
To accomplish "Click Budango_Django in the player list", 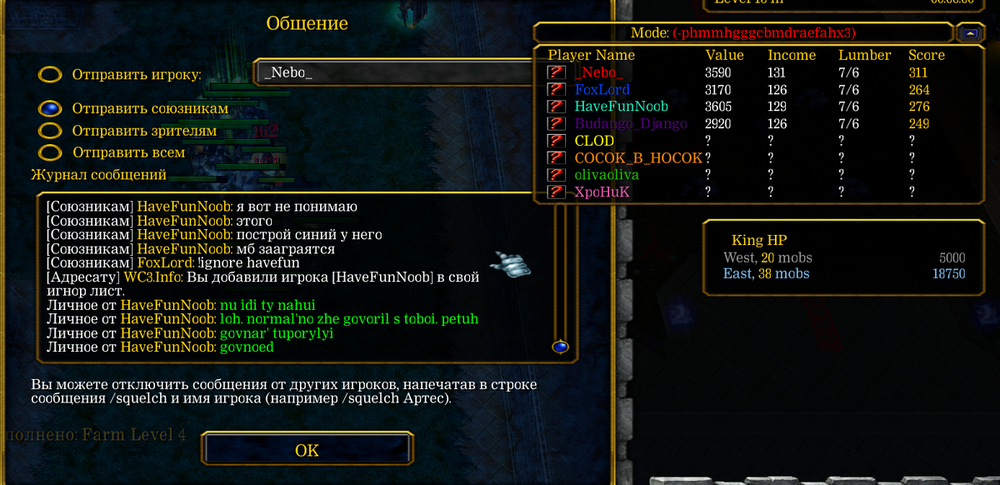I will pyautogui.click(x=630, y=123).
